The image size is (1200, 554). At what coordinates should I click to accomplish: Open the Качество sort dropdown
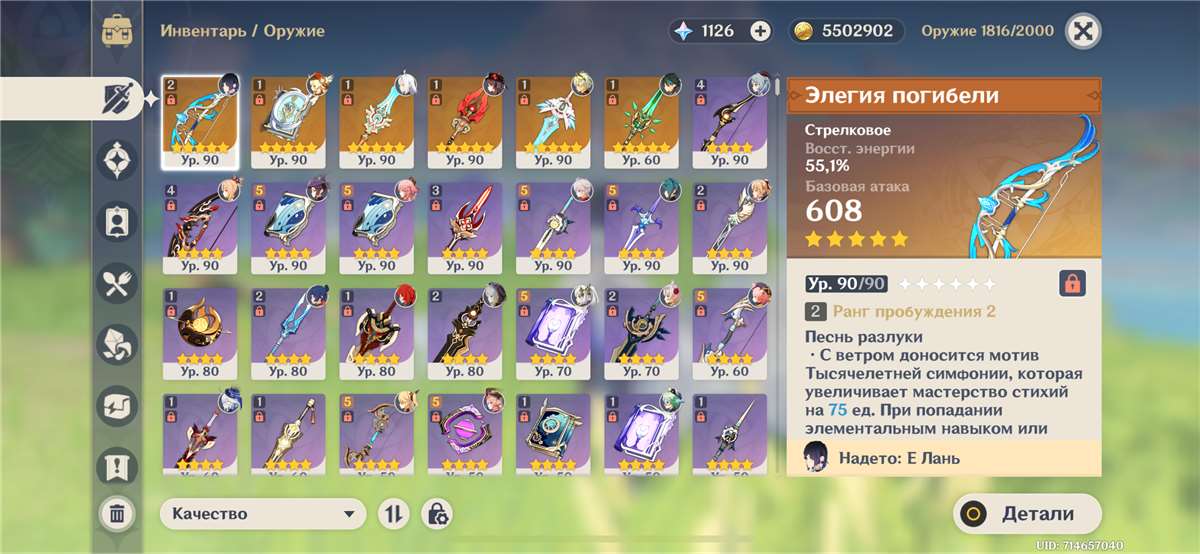(262, 514)
